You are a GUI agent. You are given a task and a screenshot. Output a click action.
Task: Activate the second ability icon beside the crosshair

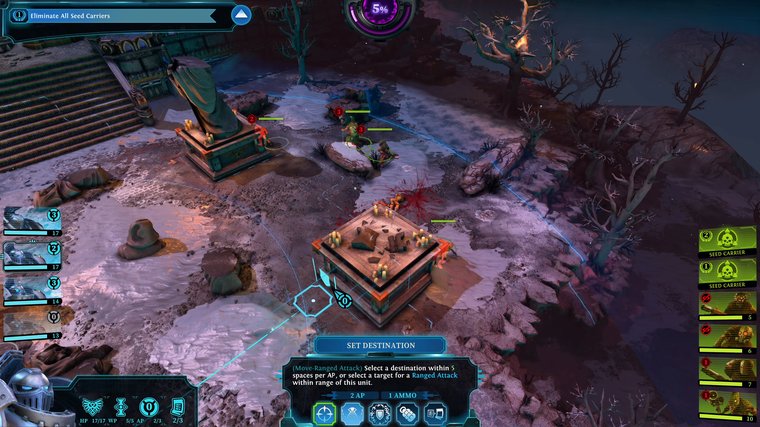click(352, 412)
